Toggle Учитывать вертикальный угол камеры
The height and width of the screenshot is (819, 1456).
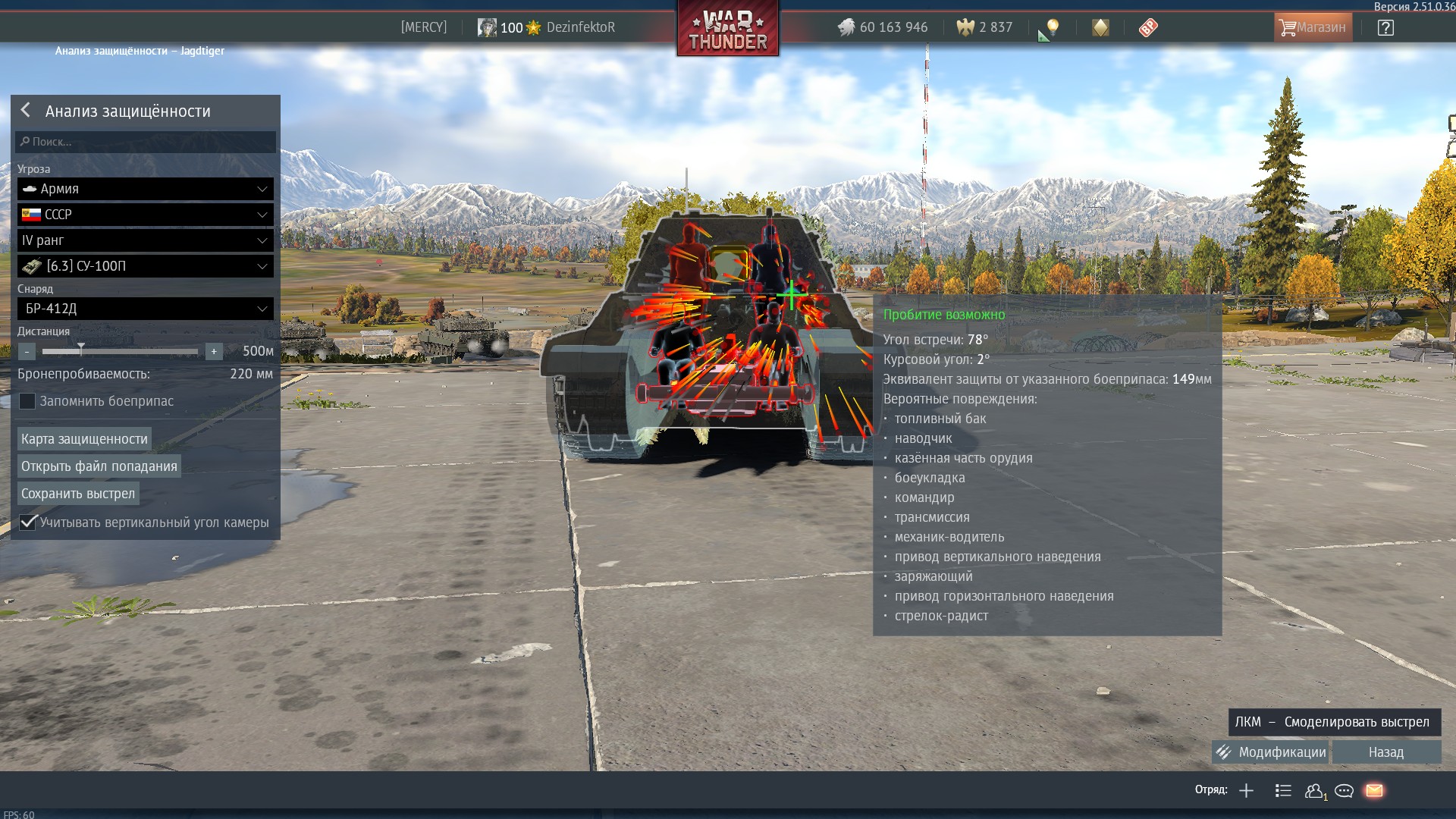tap(28, 522)
